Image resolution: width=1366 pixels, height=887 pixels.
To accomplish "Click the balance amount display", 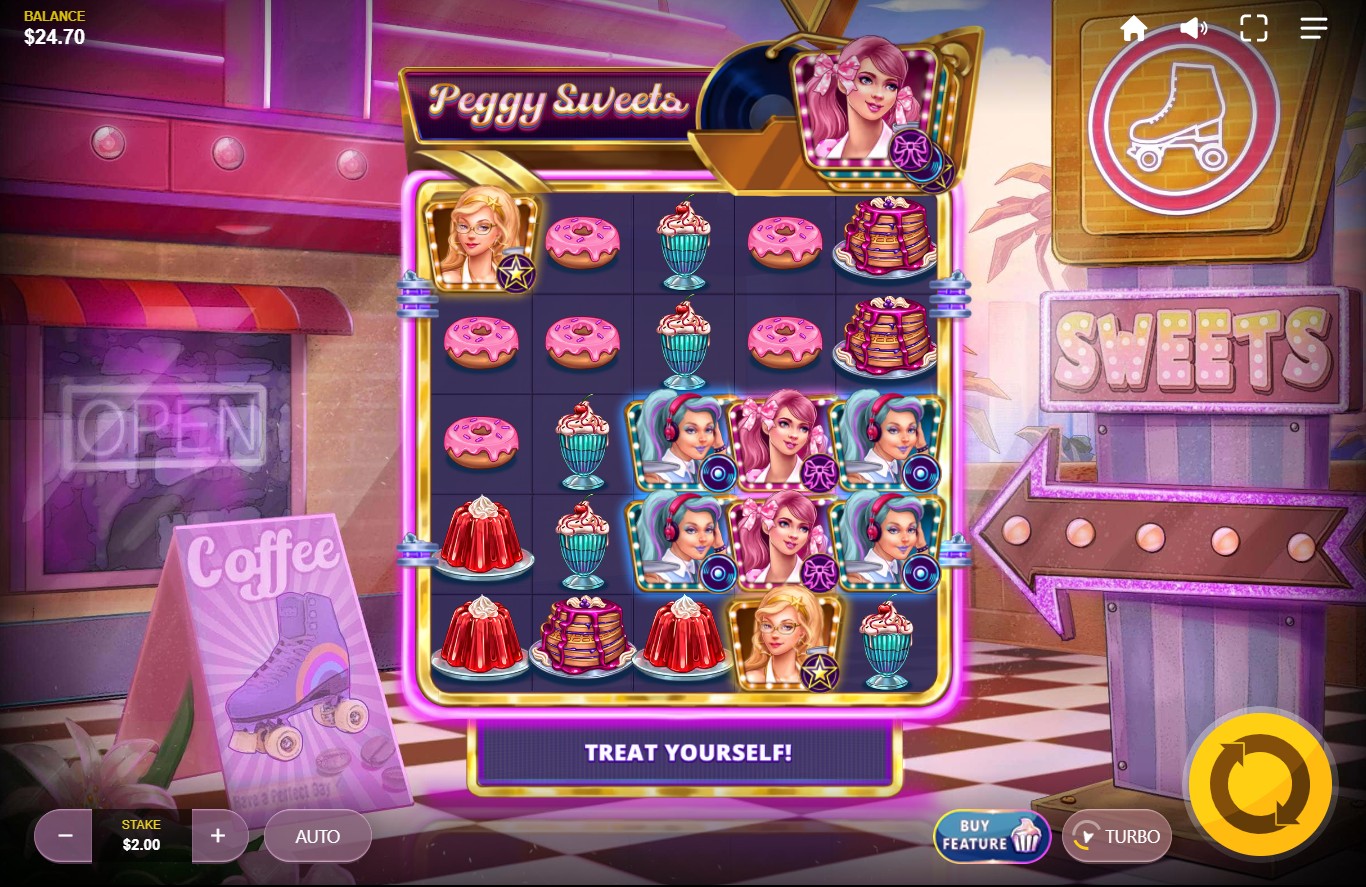I will 54,37.
